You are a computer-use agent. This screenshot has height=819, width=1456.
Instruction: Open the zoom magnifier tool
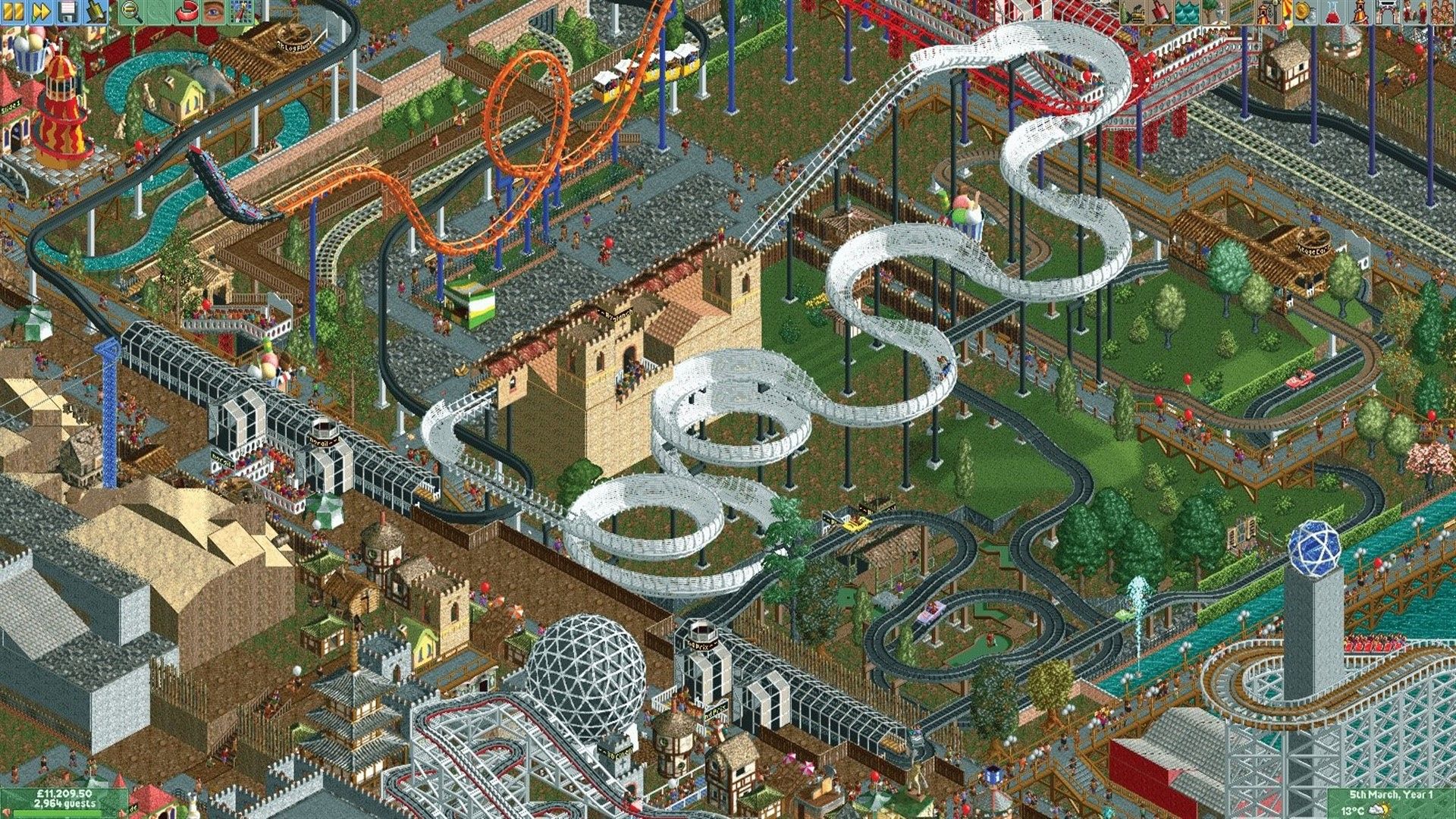[129, 11]
